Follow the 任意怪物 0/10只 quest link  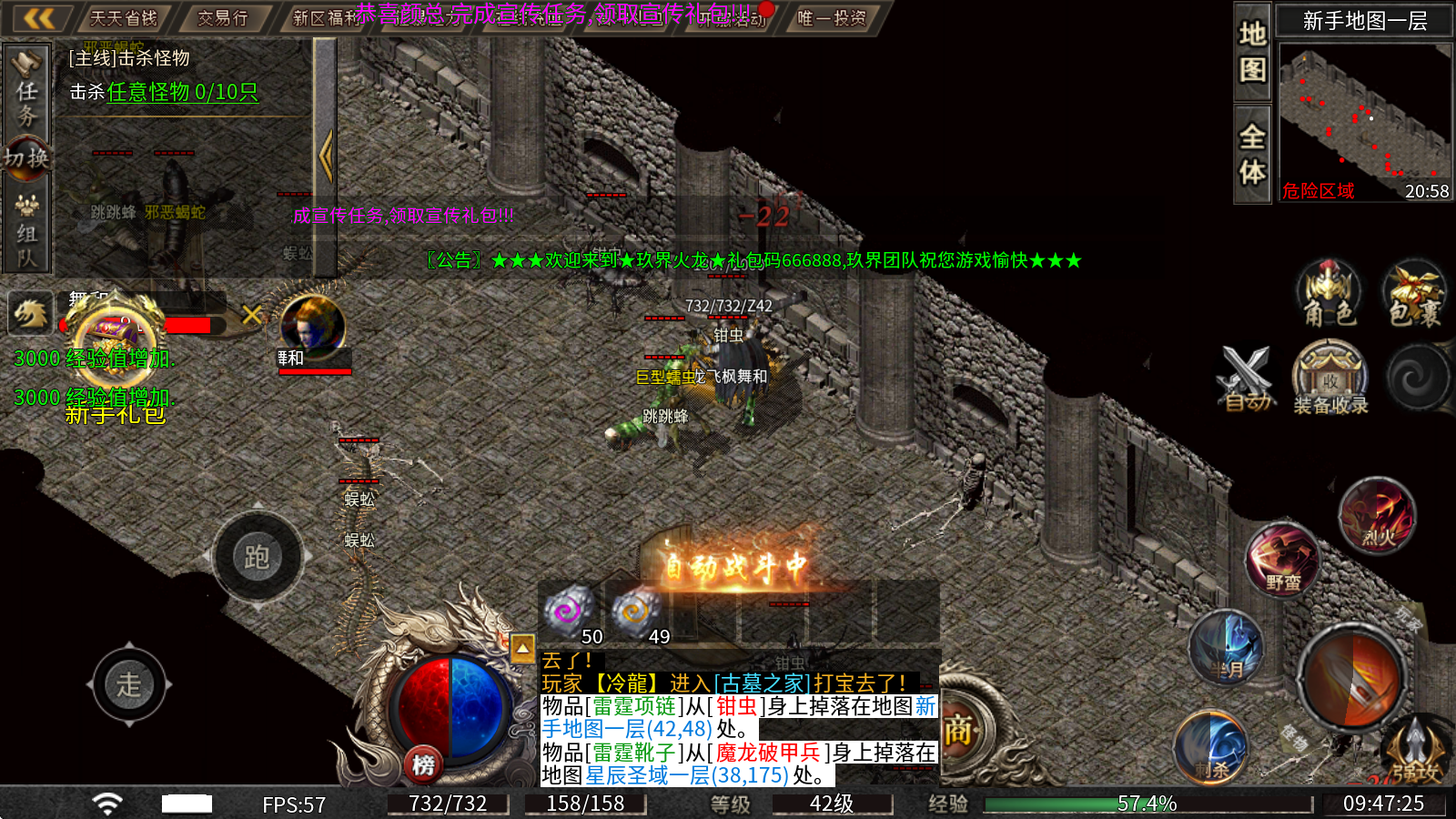pos(182,92)
